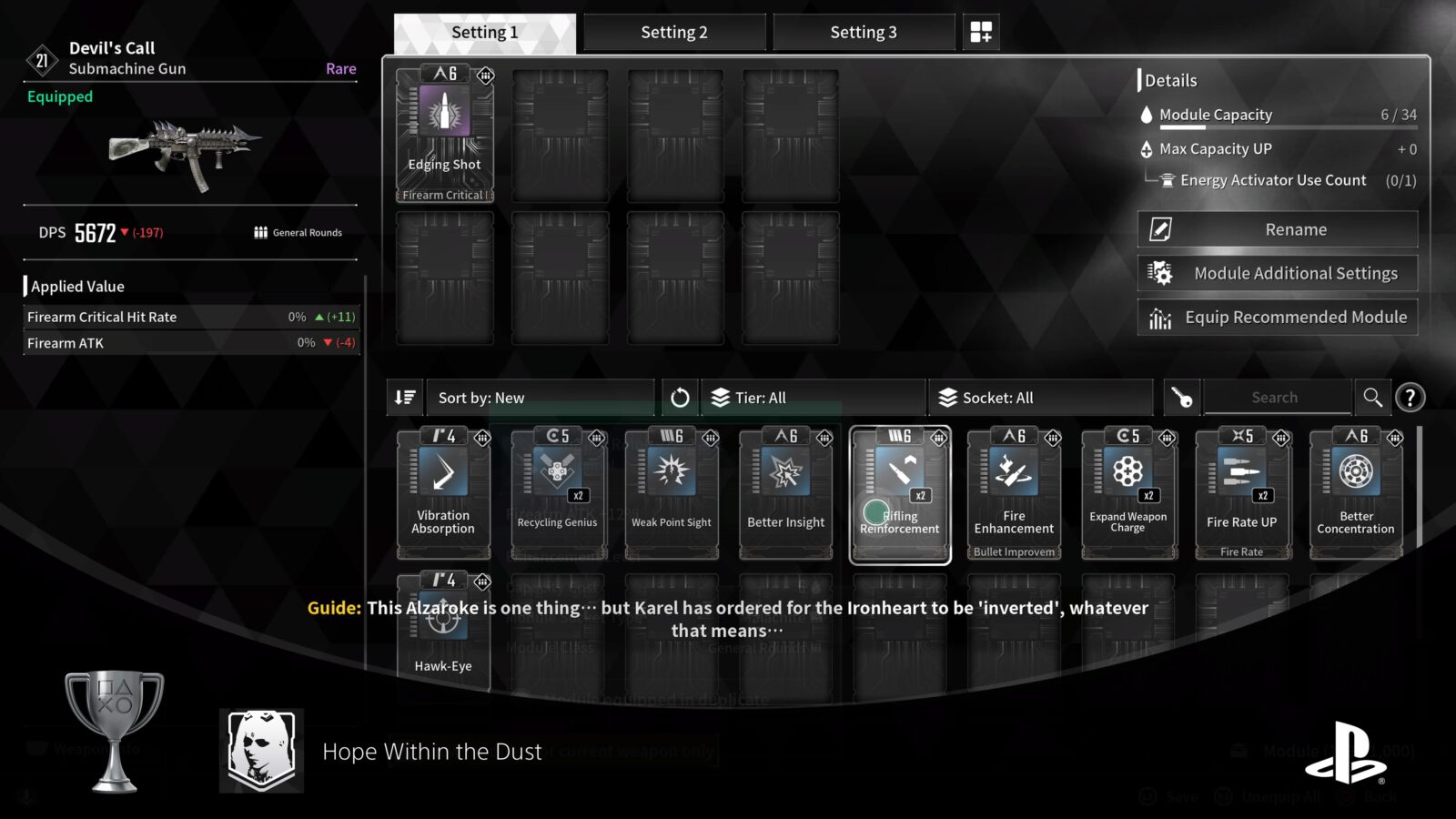This screenshot has width=1456, height=819.
Task: Switch to the Setting 3 tab
Action: (x=863, y=32)
